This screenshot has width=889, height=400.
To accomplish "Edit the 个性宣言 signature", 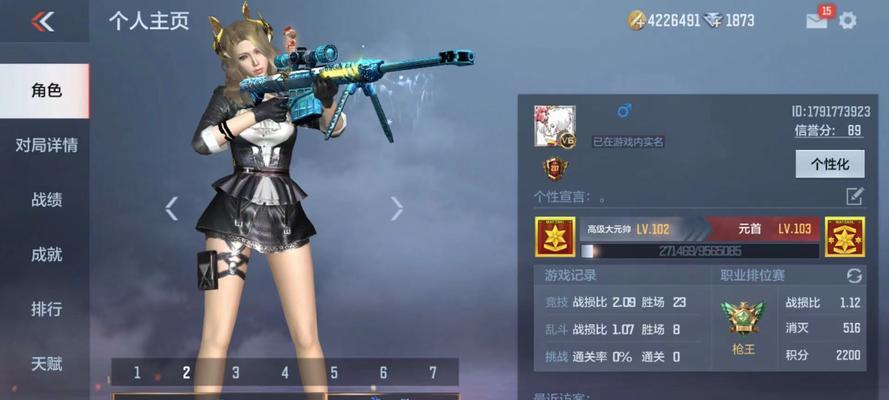I will [x=854, y=196].
